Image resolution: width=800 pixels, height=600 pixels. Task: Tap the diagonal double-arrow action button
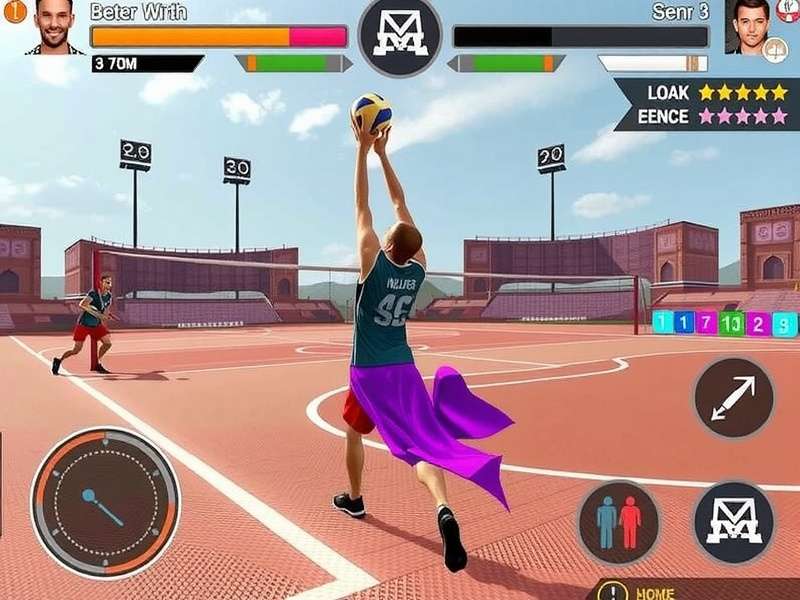point(734,397)
